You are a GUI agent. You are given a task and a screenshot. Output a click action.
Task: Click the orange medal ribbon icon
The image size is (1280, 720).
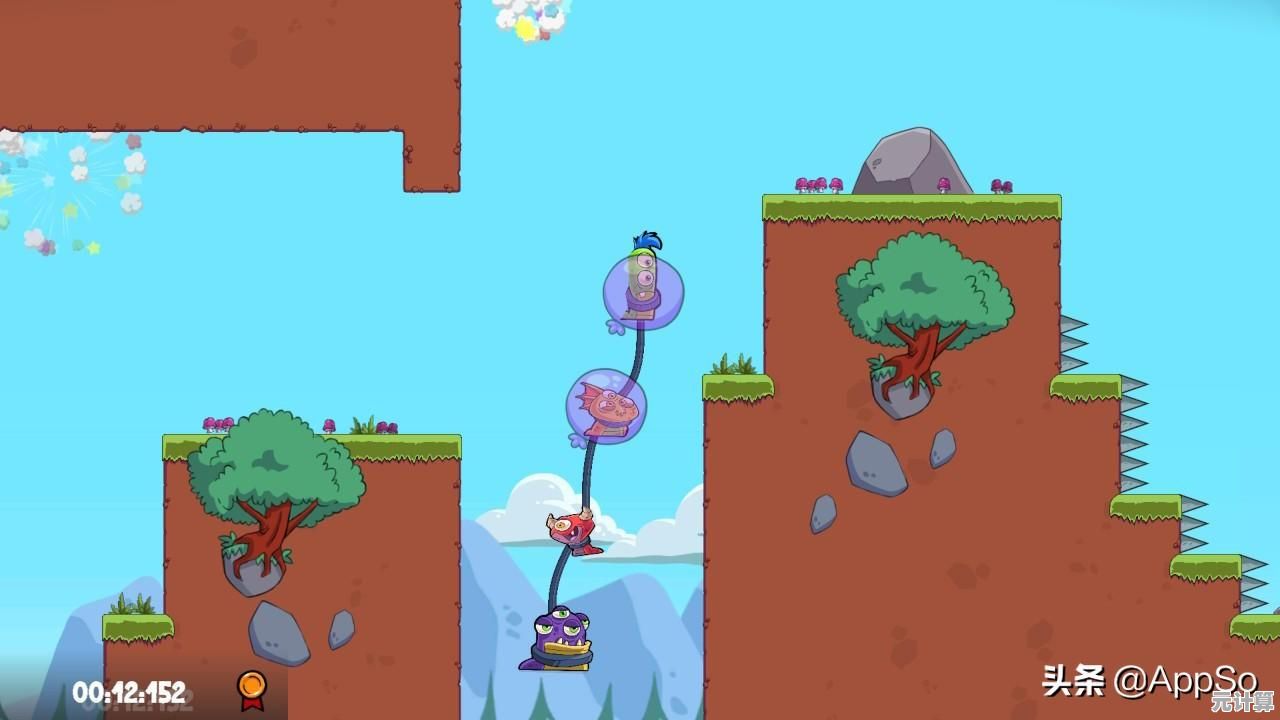coord(251,688)
